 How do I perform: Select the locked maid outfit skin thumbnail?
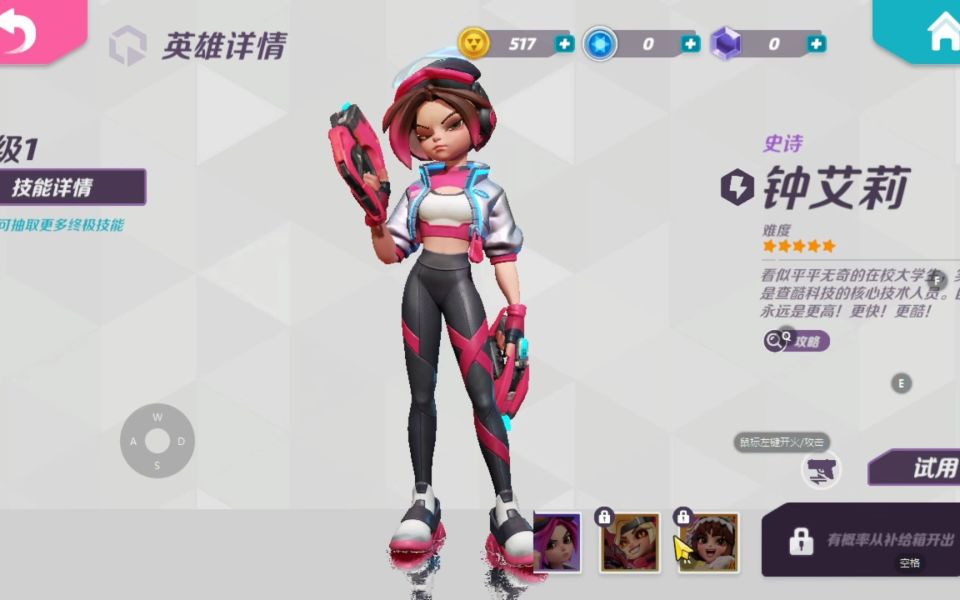[x=708, y=543]
